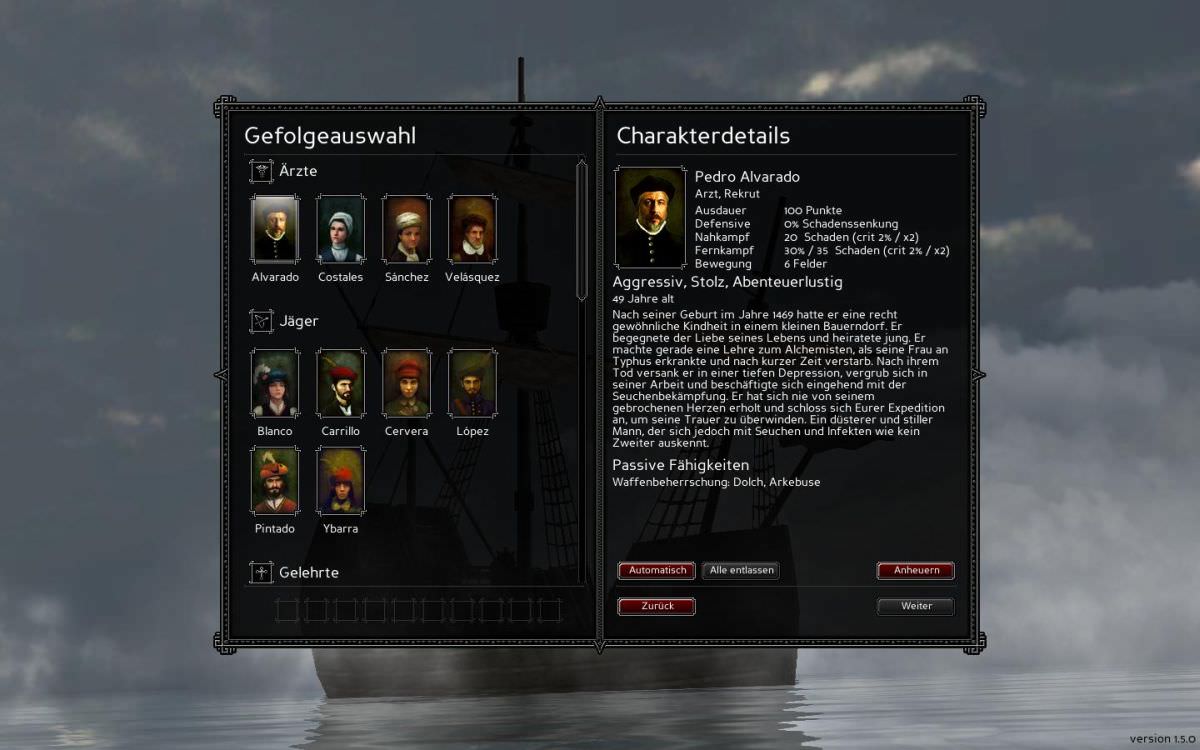Select Velásquez the doctor

472,229
